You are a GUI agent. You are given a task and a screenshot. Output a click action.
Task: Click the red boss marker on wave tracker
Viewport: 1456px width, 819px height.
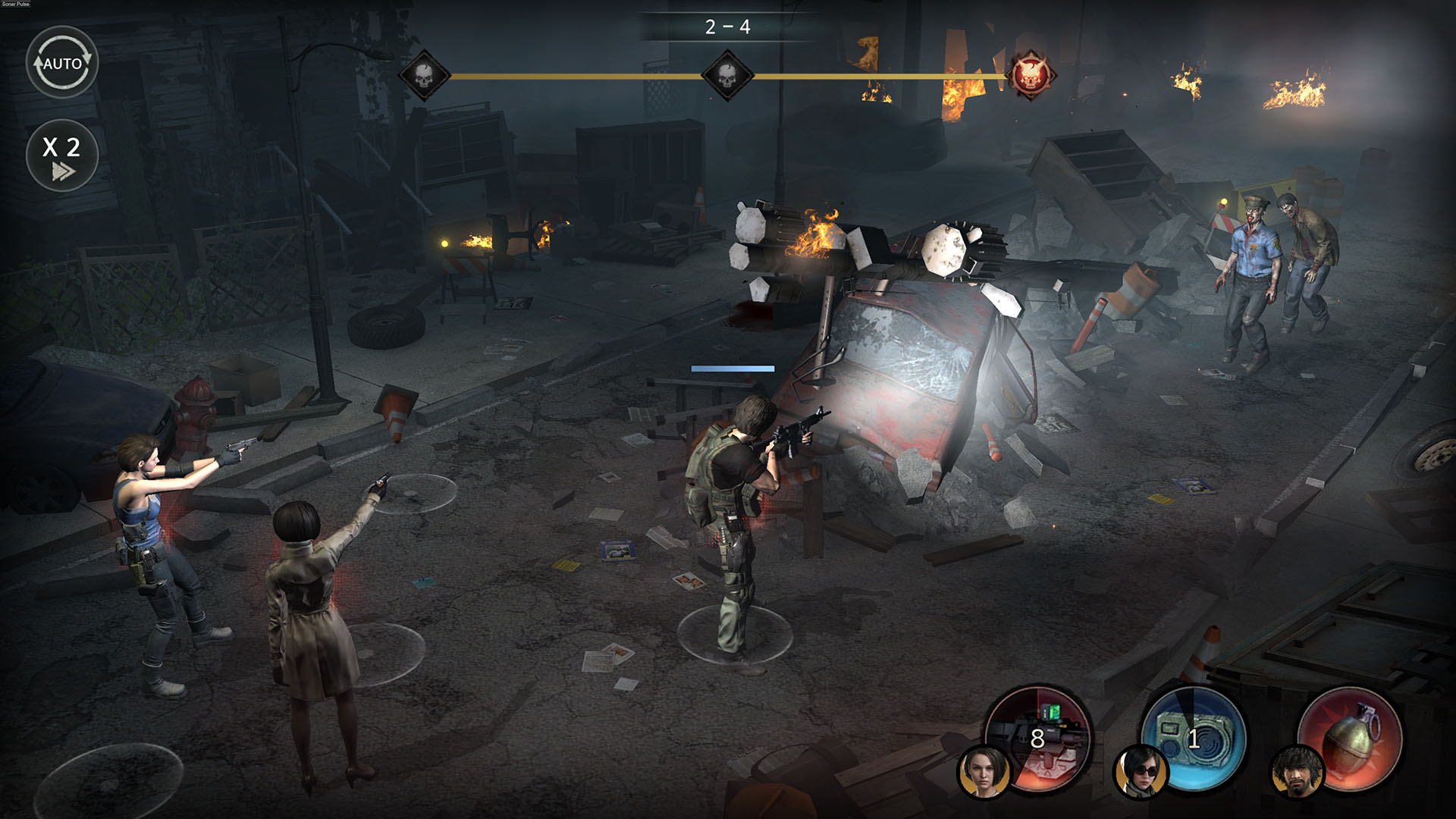point(1031,76)
